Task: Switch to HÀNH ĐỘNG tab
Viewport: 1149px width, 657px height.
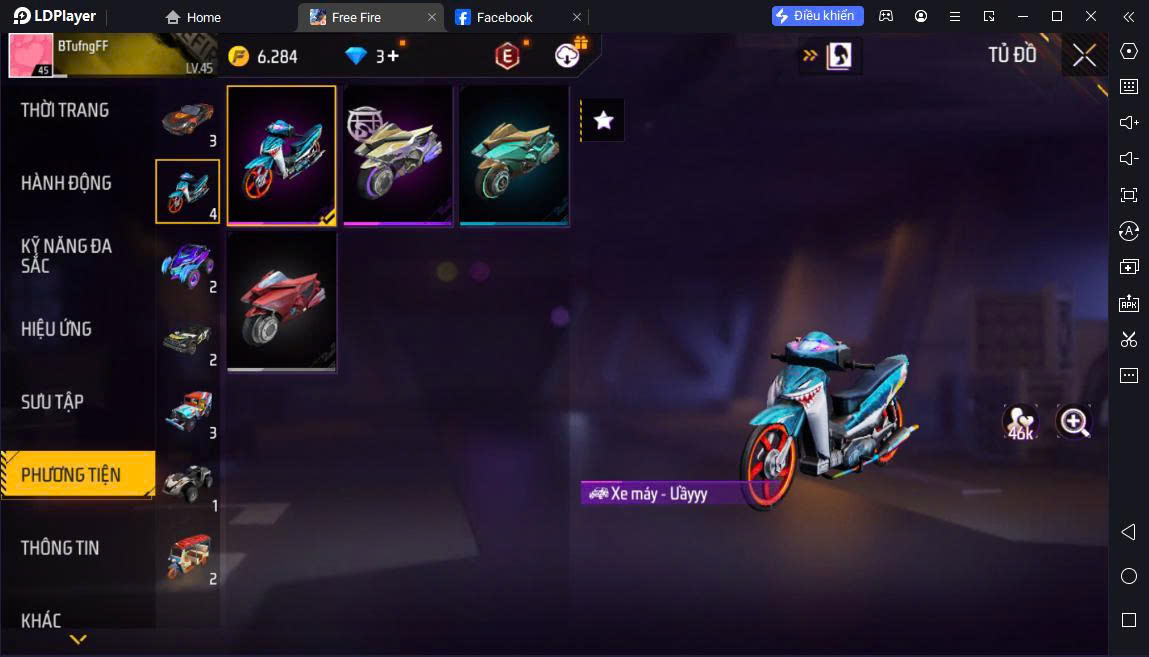Action: click(66, 183)
